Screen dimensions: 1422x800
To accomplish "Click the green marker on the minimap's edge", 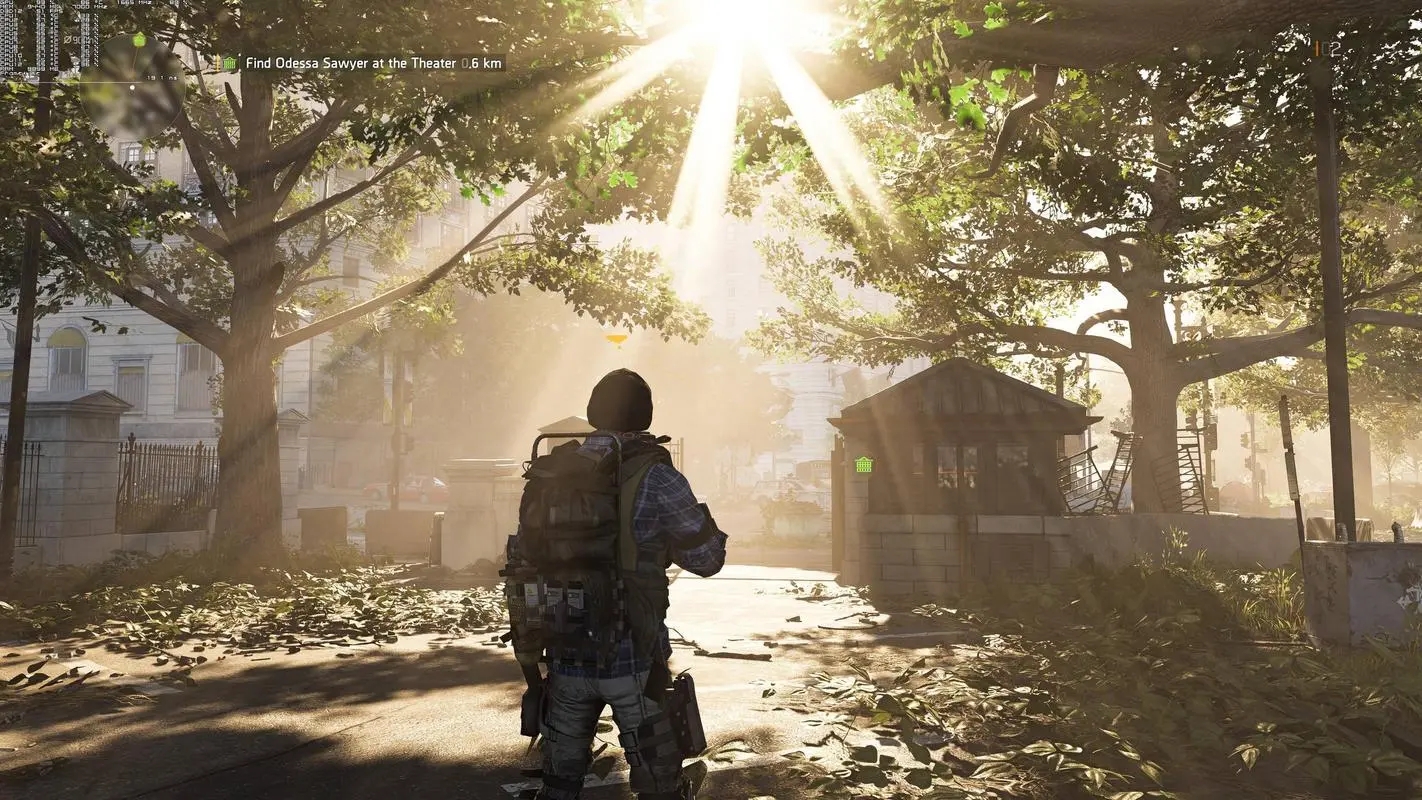I will click(x=139, y=40).
